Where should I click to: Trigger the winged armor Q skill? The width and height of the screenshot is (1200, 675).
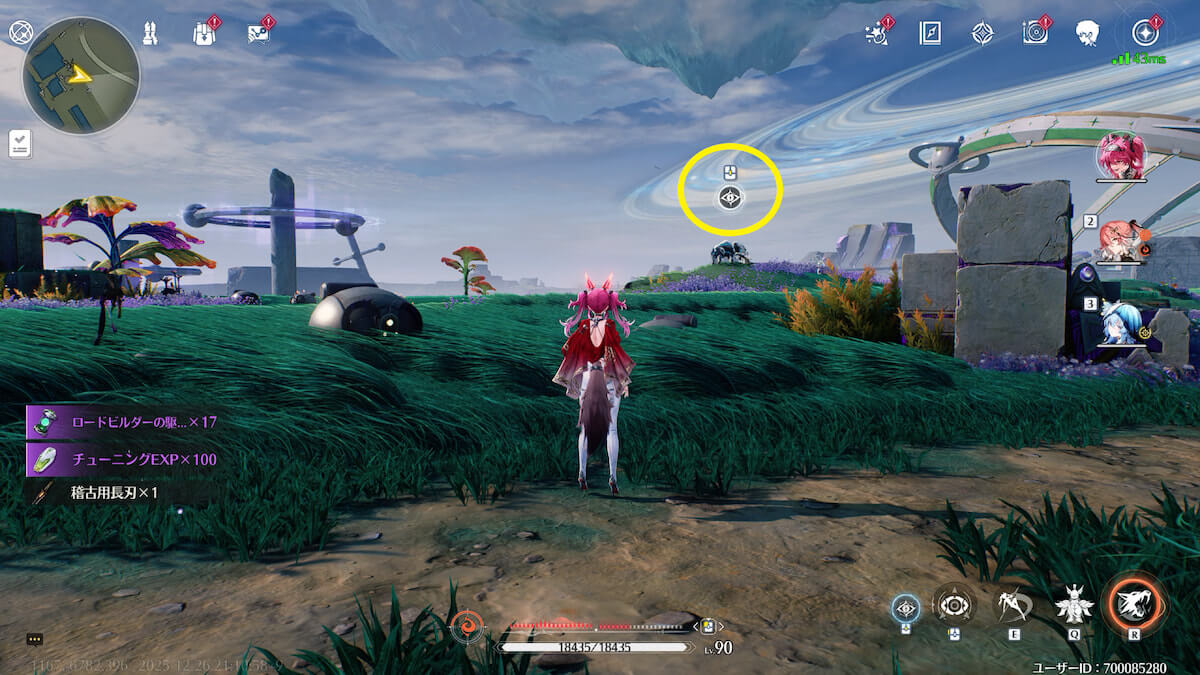(x=1074, y=604)
